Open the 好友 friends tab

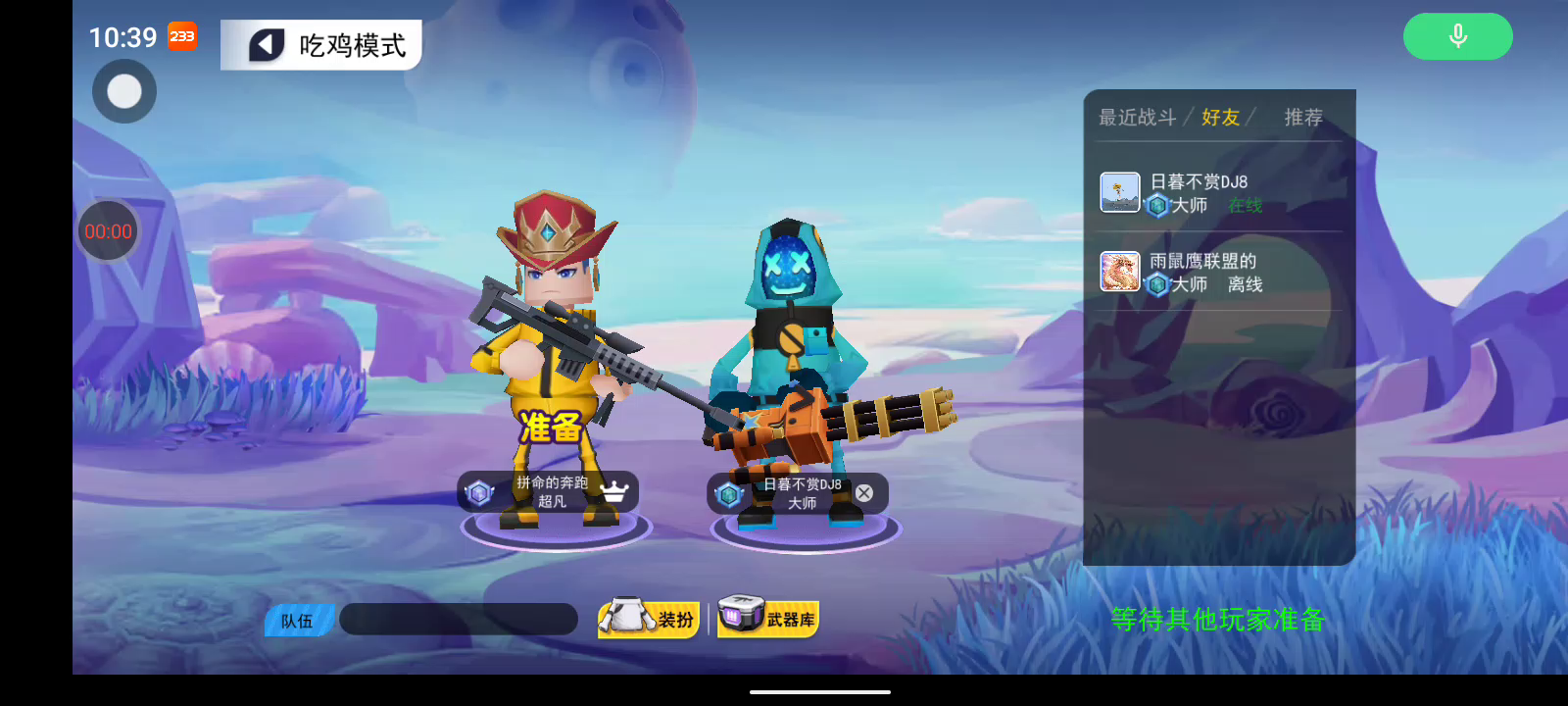[x=1220, y=118]
